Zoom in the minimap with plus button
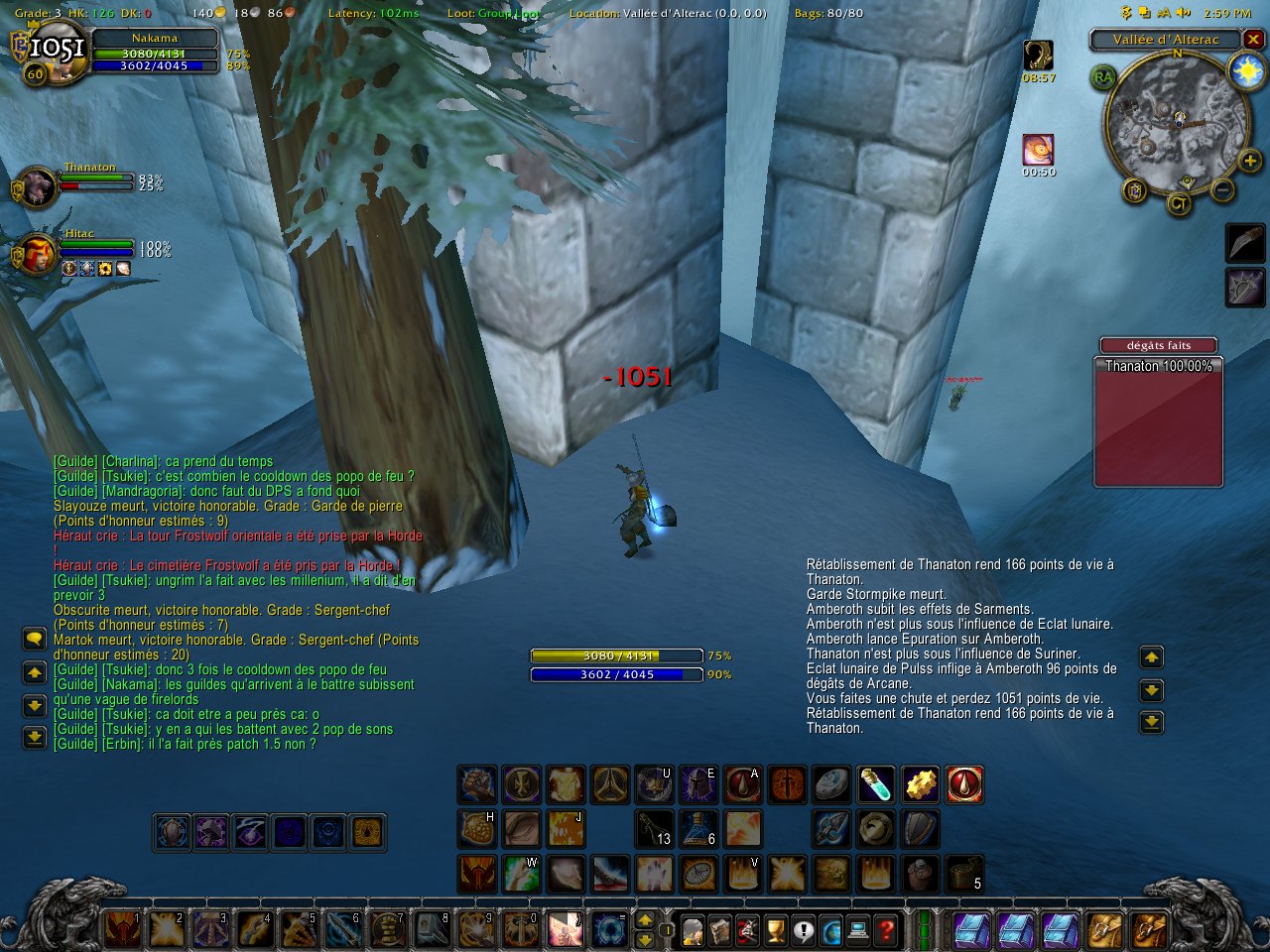The width and height of the screenshot is (1270, 952). coord(1249,161)
